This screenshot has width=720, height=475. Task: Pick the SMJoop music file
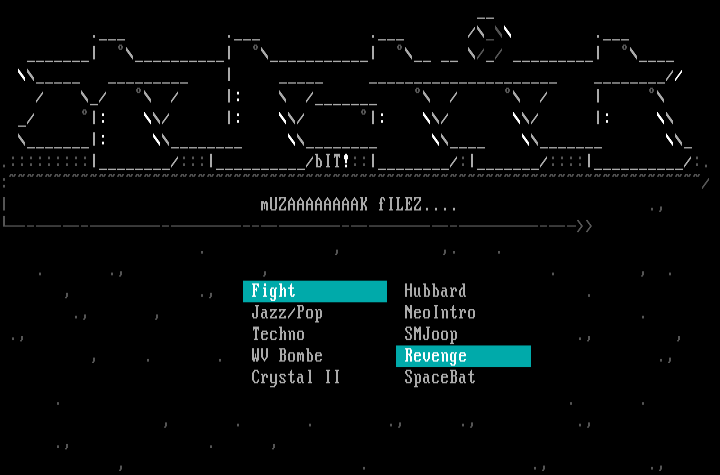pos(431,334)
